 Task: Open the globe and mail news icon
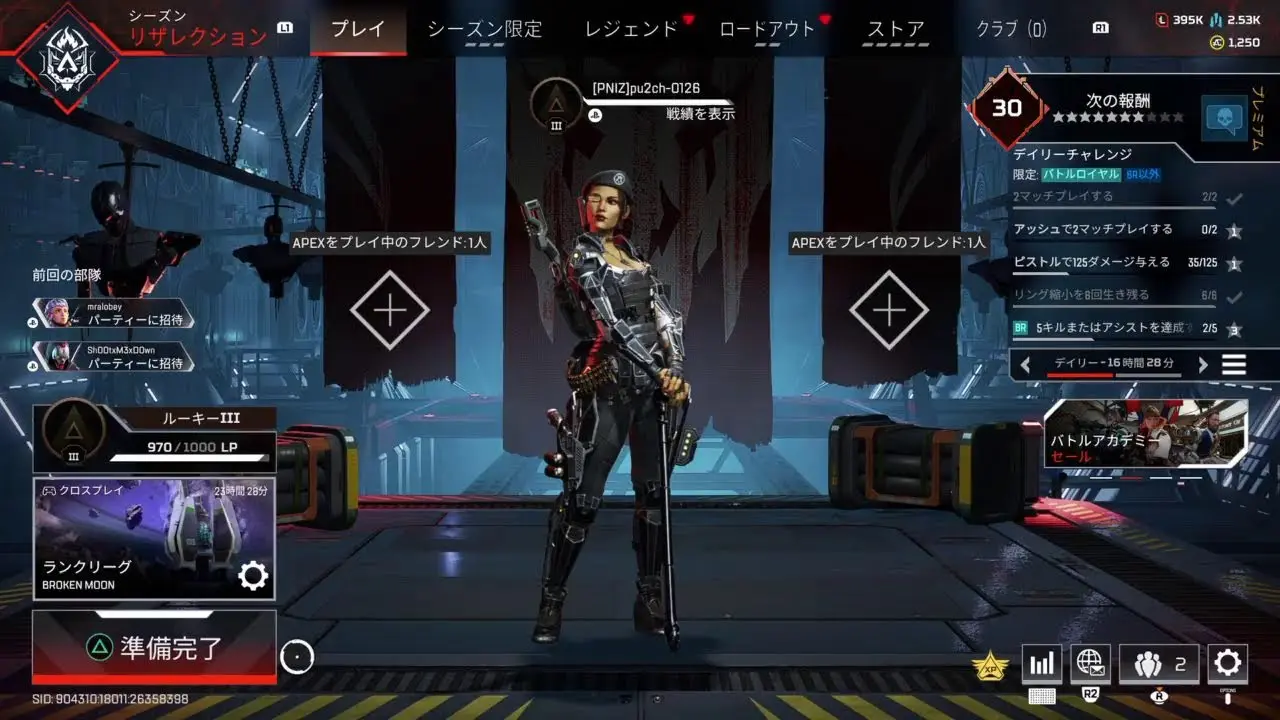pyautogui.click(x=1090, y=662)
